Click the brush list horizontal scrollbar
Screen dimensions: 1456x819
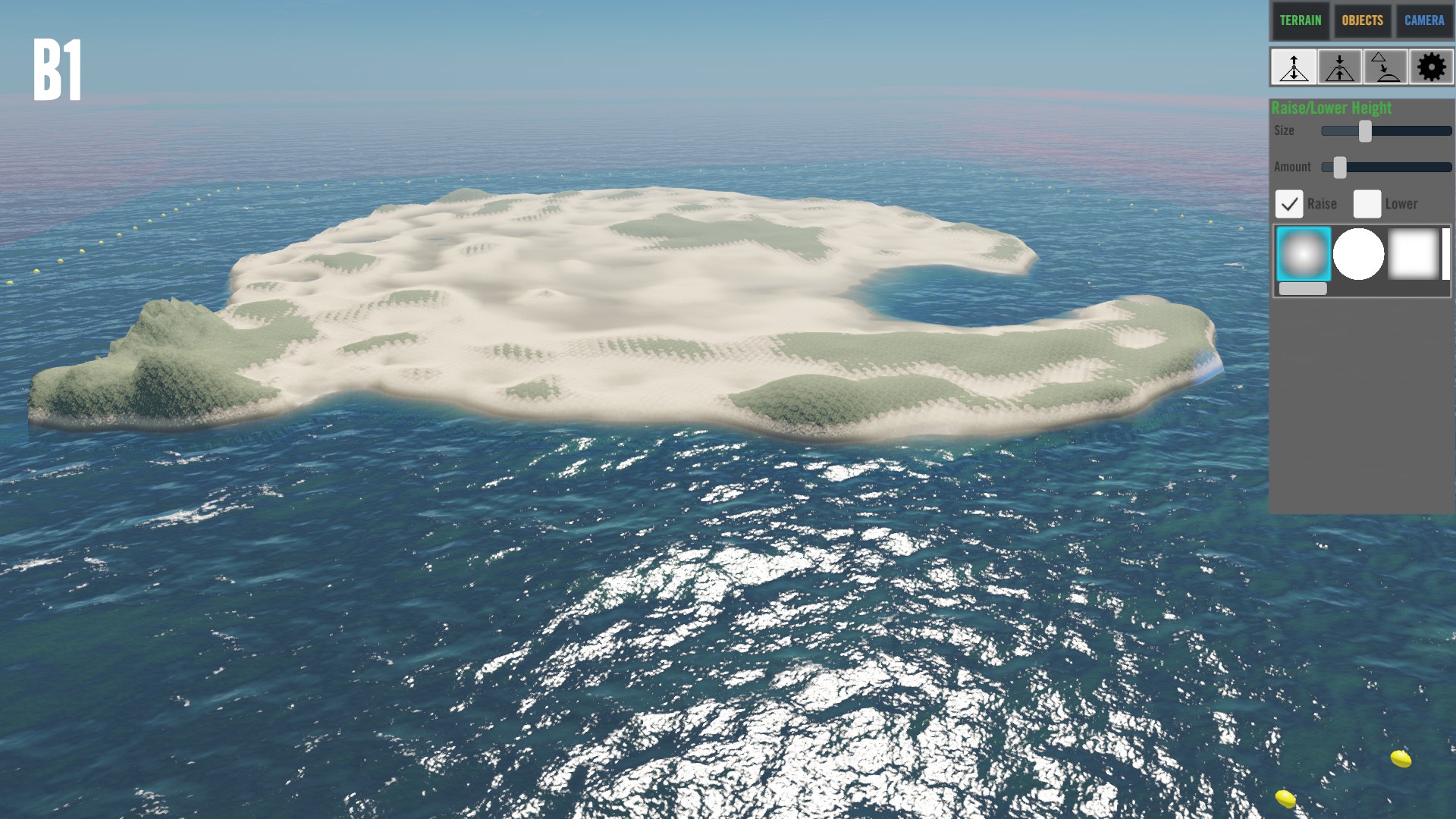coord(1303,289)
